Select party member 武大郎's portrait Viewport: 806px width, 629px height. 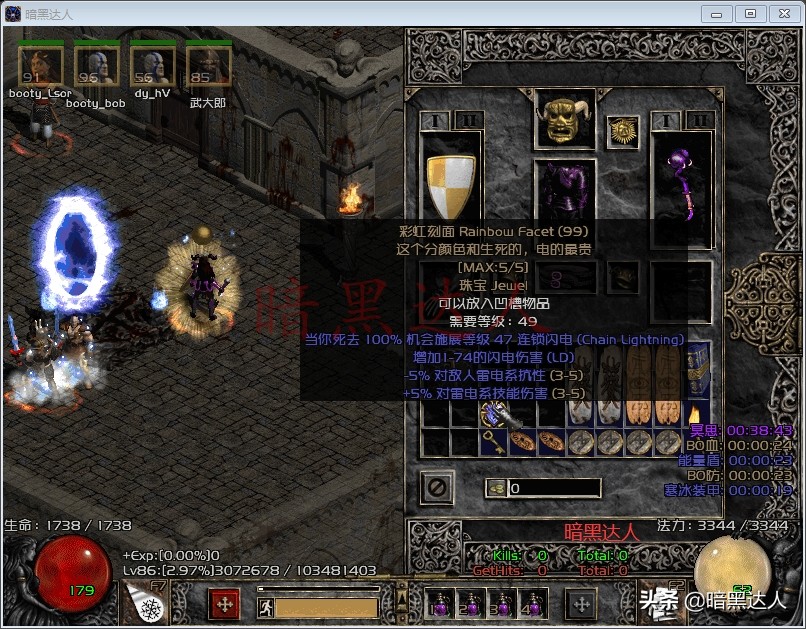(x=208, y=67)
